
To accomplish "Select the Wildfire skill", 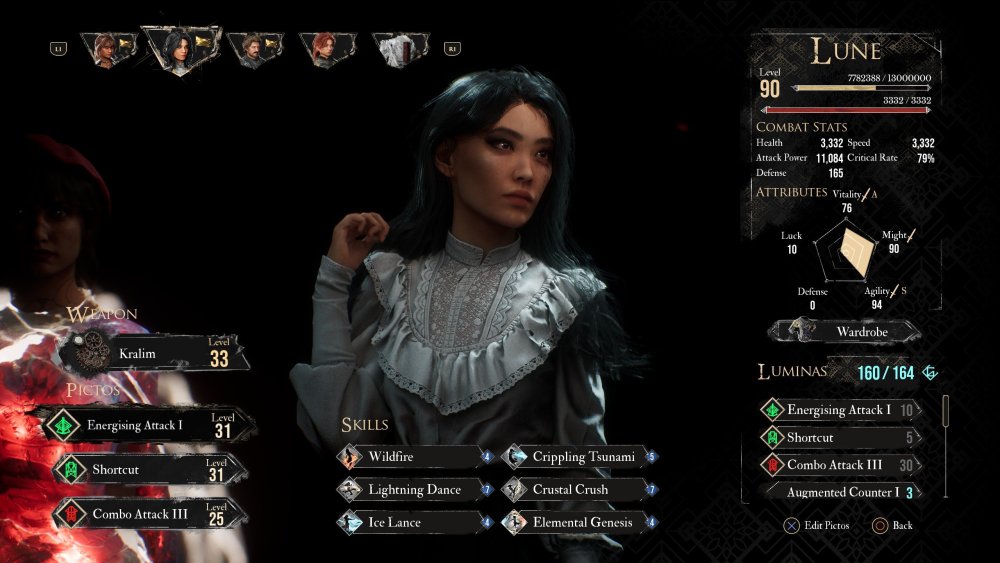I will tap(410, 457).
